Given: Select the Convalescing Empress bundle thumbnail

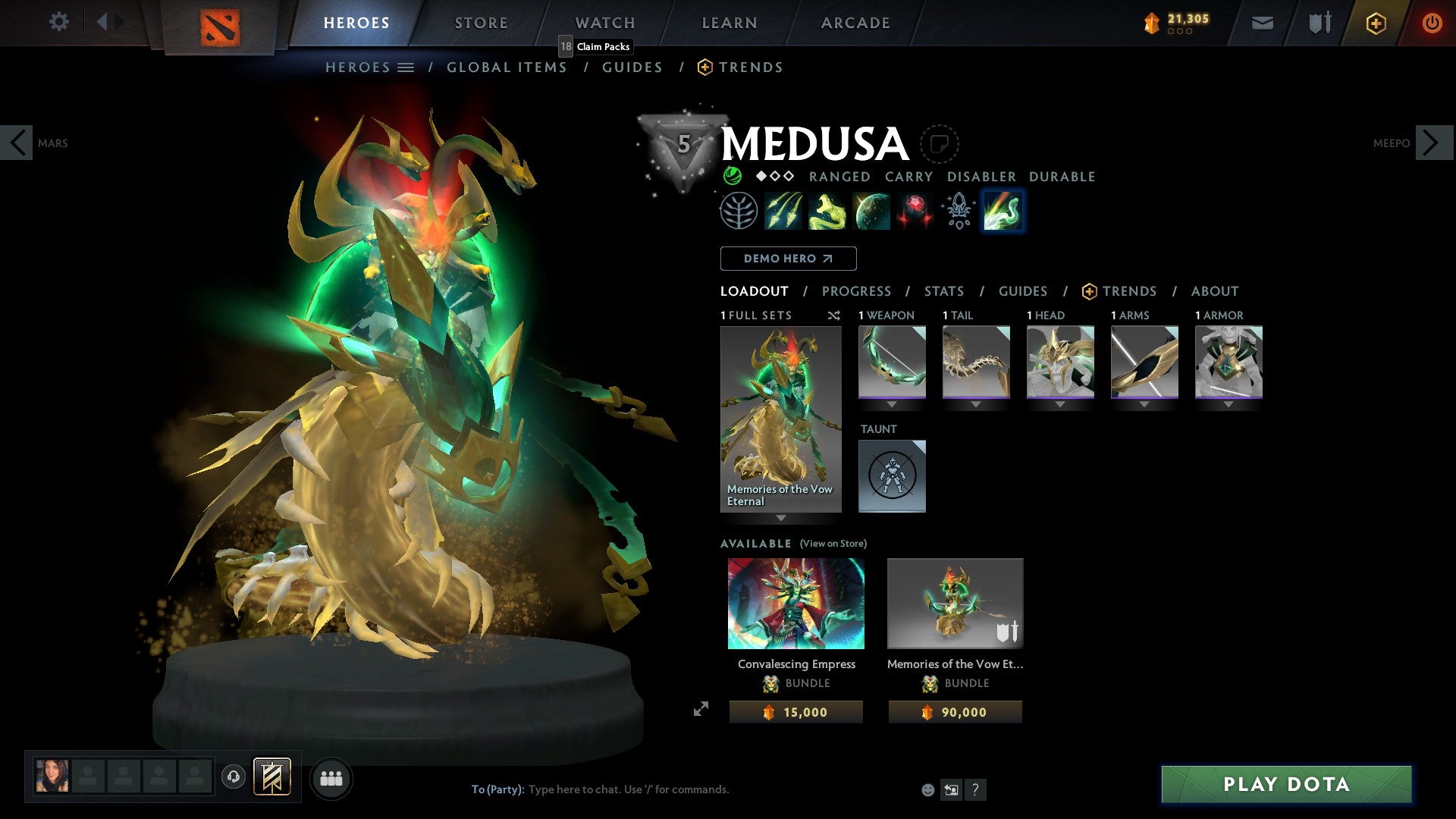Looking at the screenshot, I should 795,604.
